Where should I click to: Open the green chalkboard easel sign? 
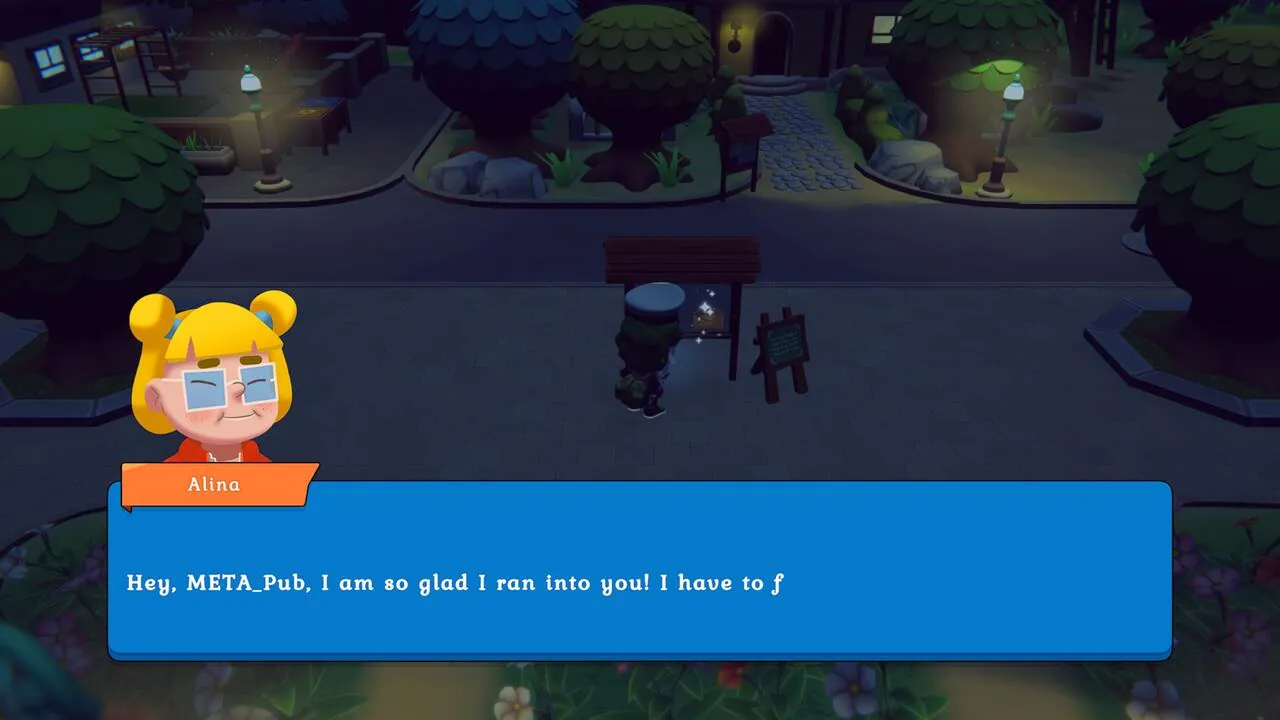(x=784, y=345)
